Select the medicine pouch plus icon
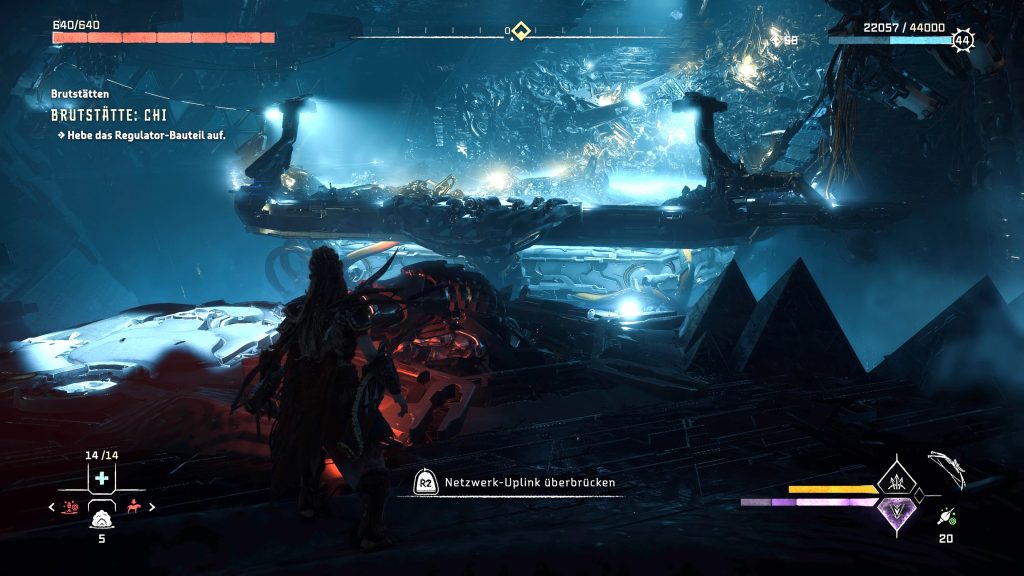This screenshot has height=576, width=1024. [101, 479]
